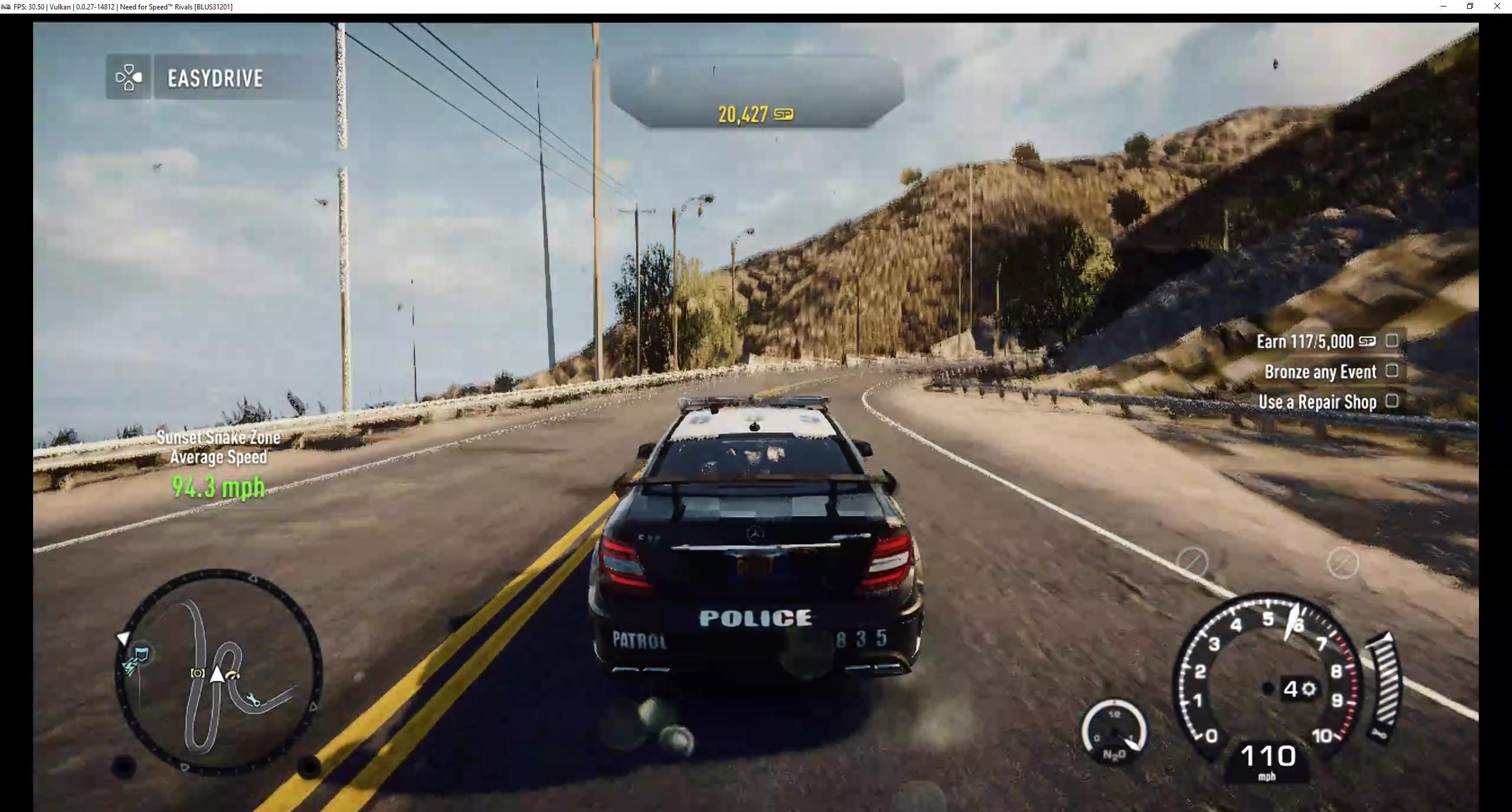Image resolution: width=1512 pixels, height=812 pixels.
Task: Tick the Bronze any Event checkbox
Action: click(x=1391, y=371)
